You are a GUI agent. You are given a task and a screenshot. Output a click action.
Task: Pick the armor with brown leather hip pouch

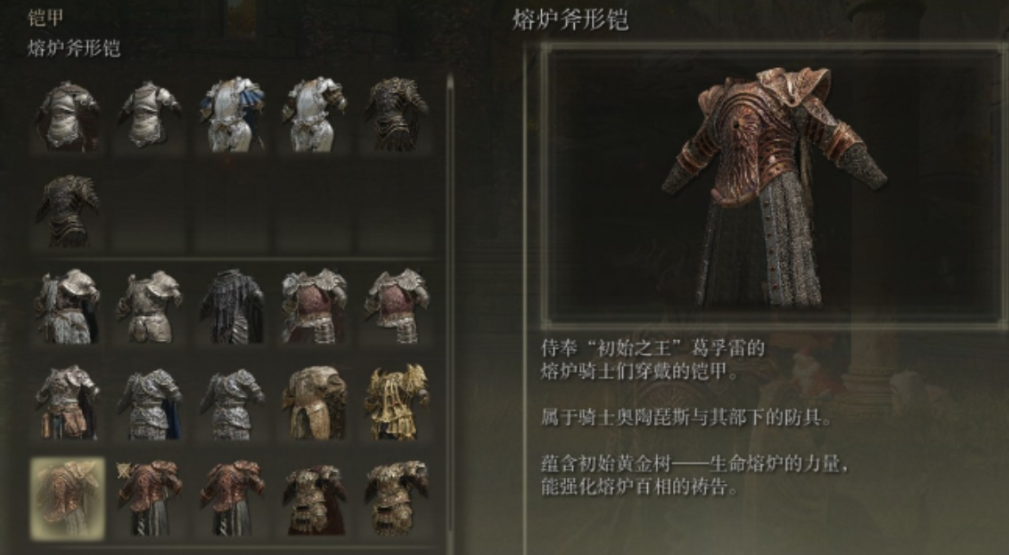[68, 401]
